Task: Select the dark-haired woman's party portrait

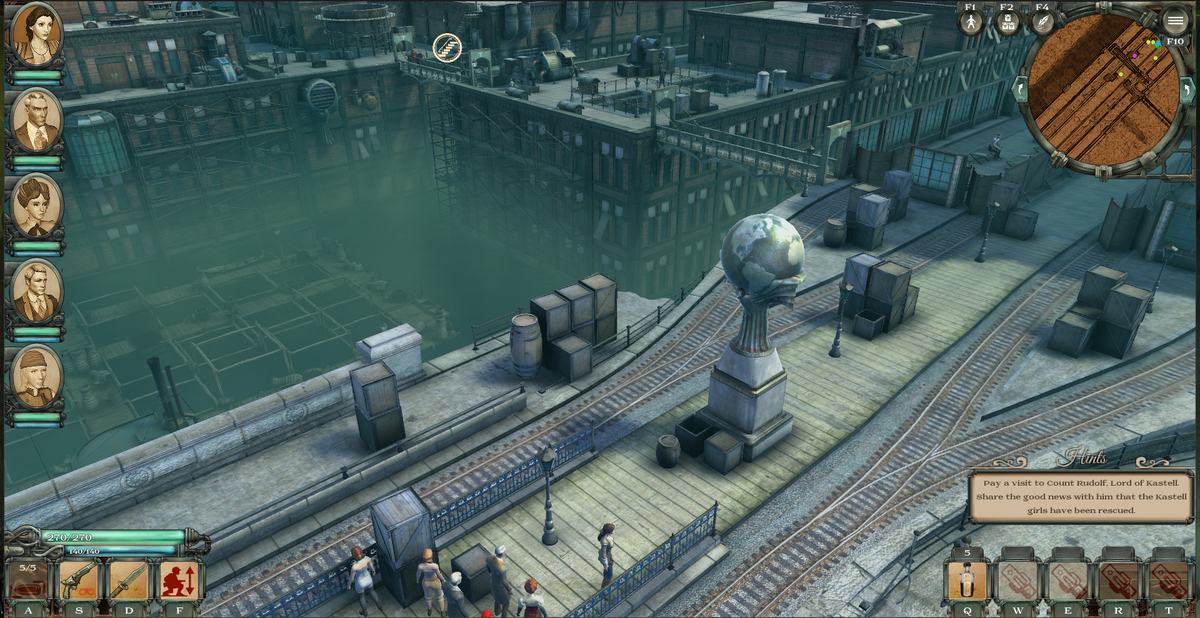Action: click(x=37, y=33)
